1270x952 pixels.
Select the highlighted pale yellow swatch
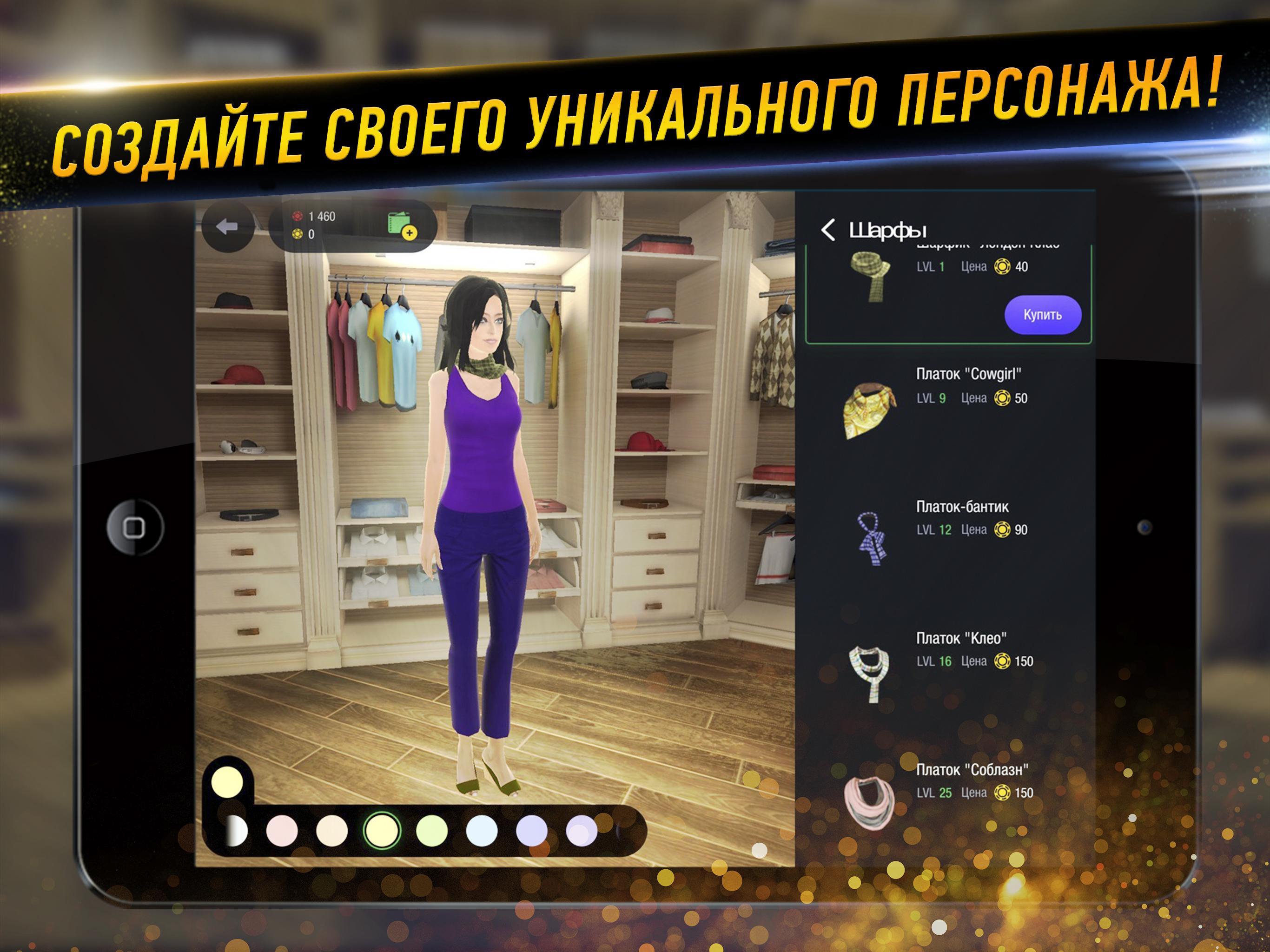(382, 830)
